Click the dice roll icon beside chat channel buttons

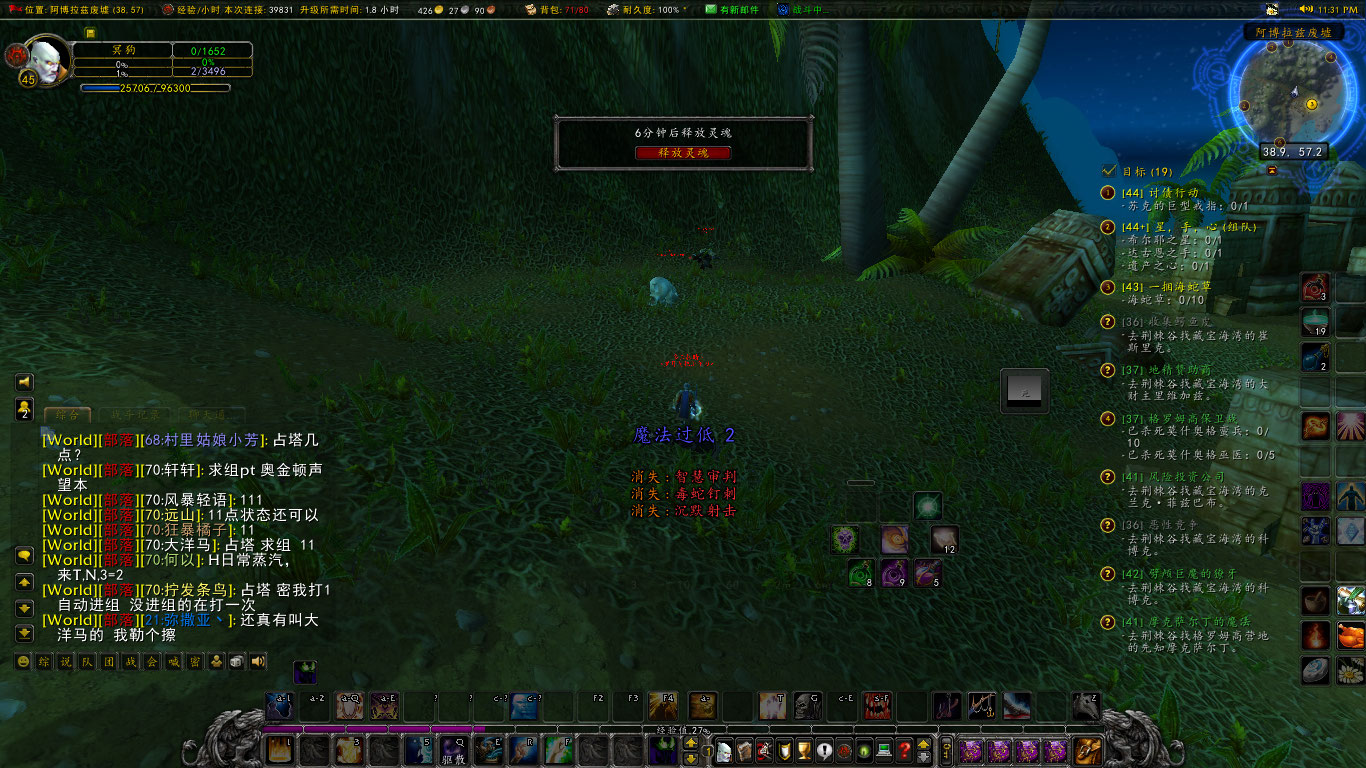[236, 662]
